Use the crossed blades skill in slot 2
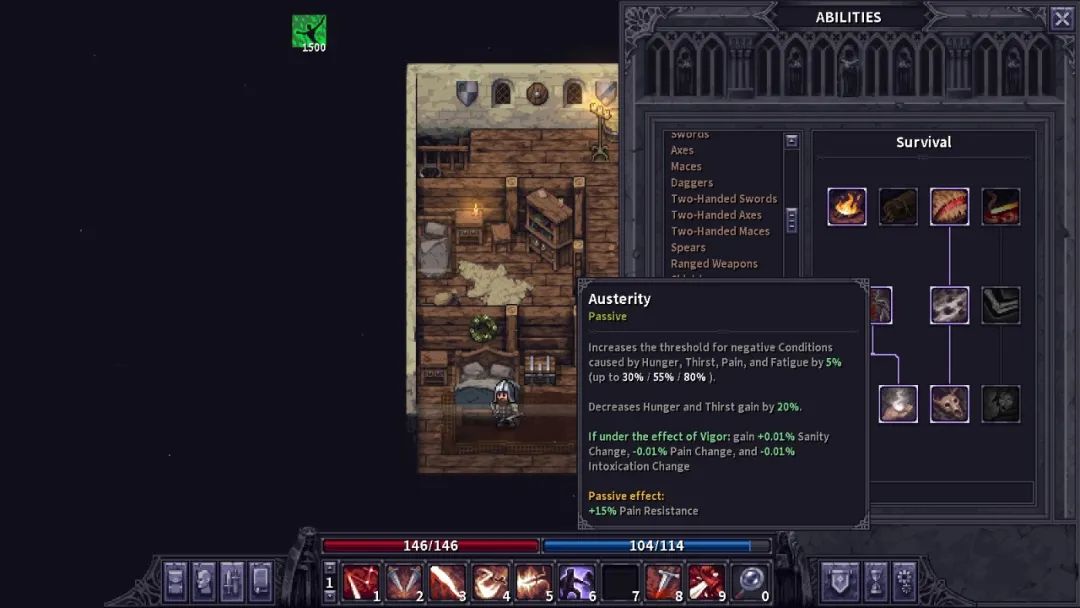The image size is (1080, 608). (x=403, y=582)
